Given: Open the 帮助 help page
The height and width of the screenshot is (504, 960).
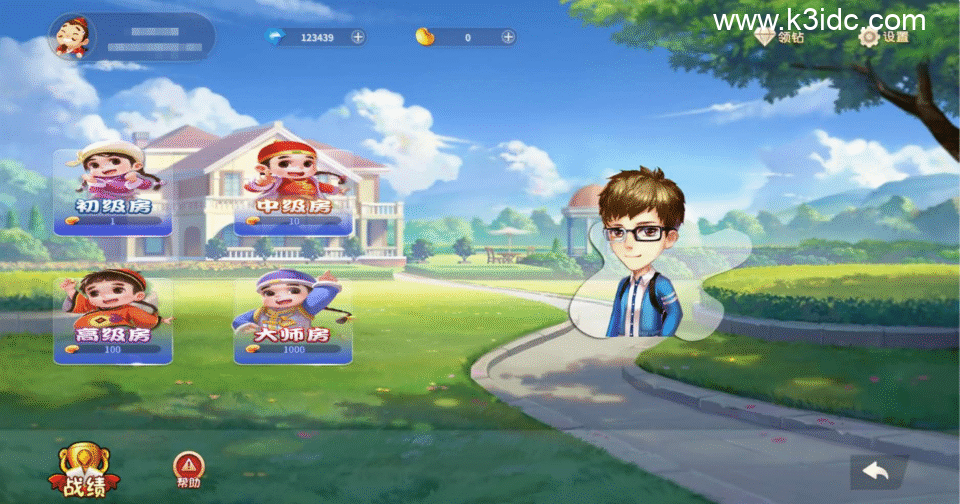Looking at the screenshot, I should (187, 469).
